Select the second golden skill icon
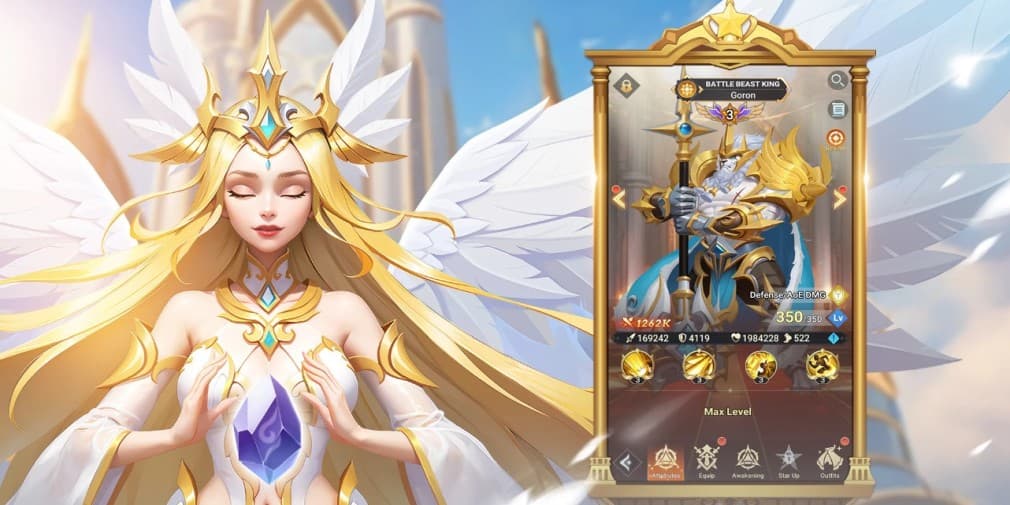This screenshot has width=1010, height=505. (x=698, y=367)
